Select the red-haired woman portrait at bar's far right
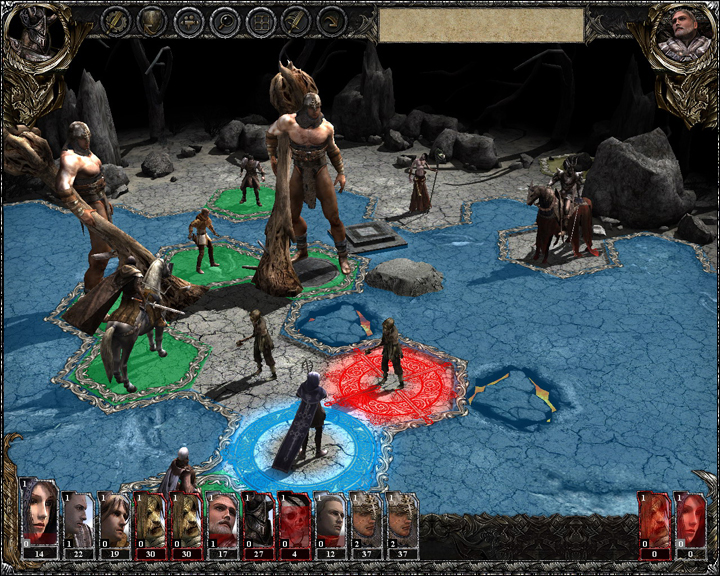Screen dimensions: 720x576 point(692,518)
